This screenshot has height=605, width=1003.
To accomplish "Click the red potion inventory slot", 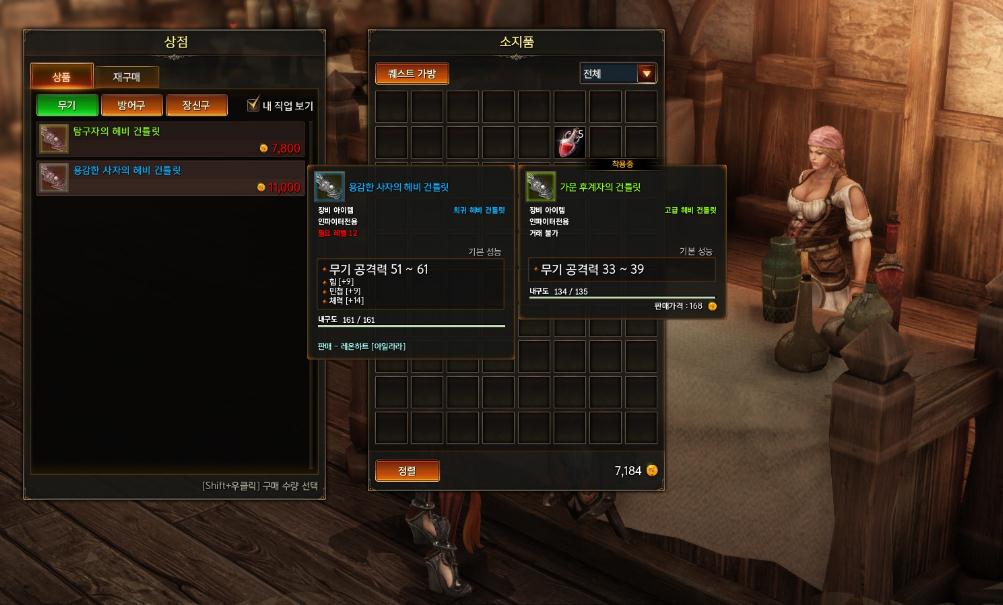I will [x=570, y=141].
